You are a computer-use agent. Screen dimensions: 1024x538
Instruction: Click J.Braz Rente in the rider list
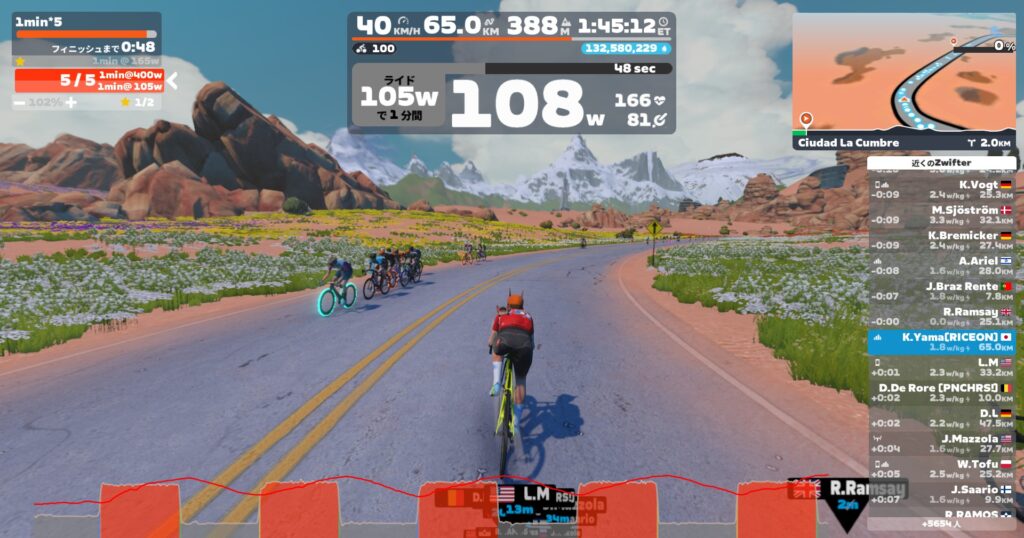point(942,291)
